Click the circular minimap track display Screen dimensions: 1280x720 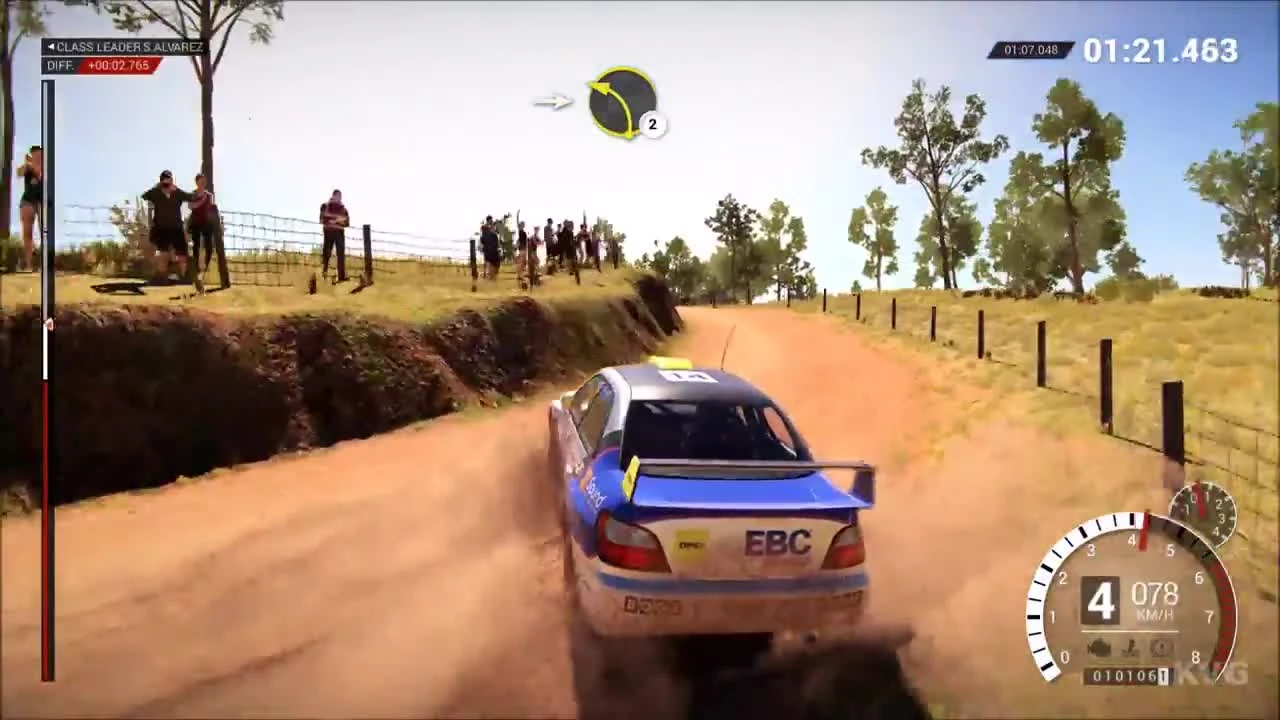coord(620,103)
